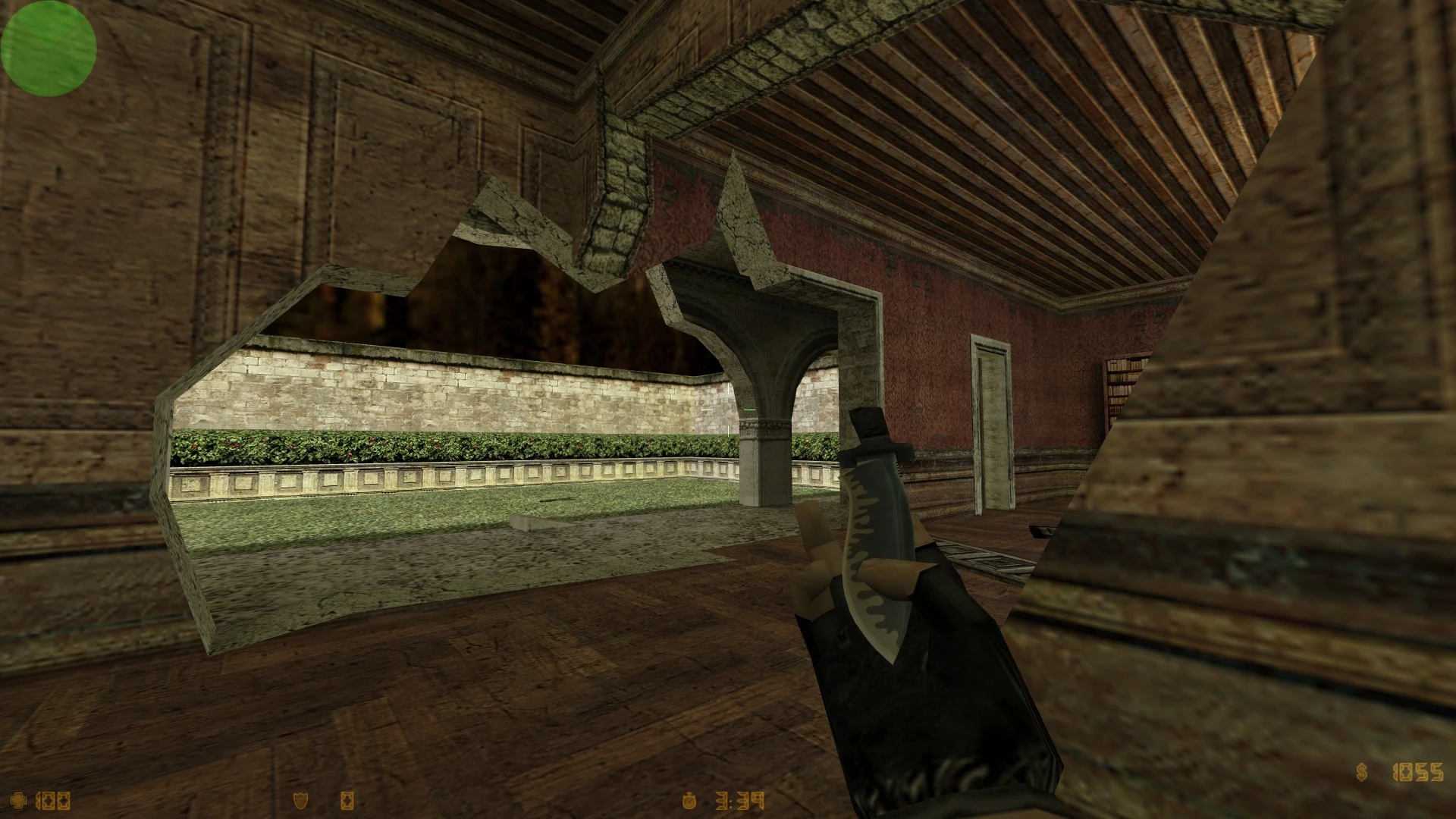This screenshot has width=1456, height=819.
Task: Click the armor shield icon in the HUD
Action: 300,801
